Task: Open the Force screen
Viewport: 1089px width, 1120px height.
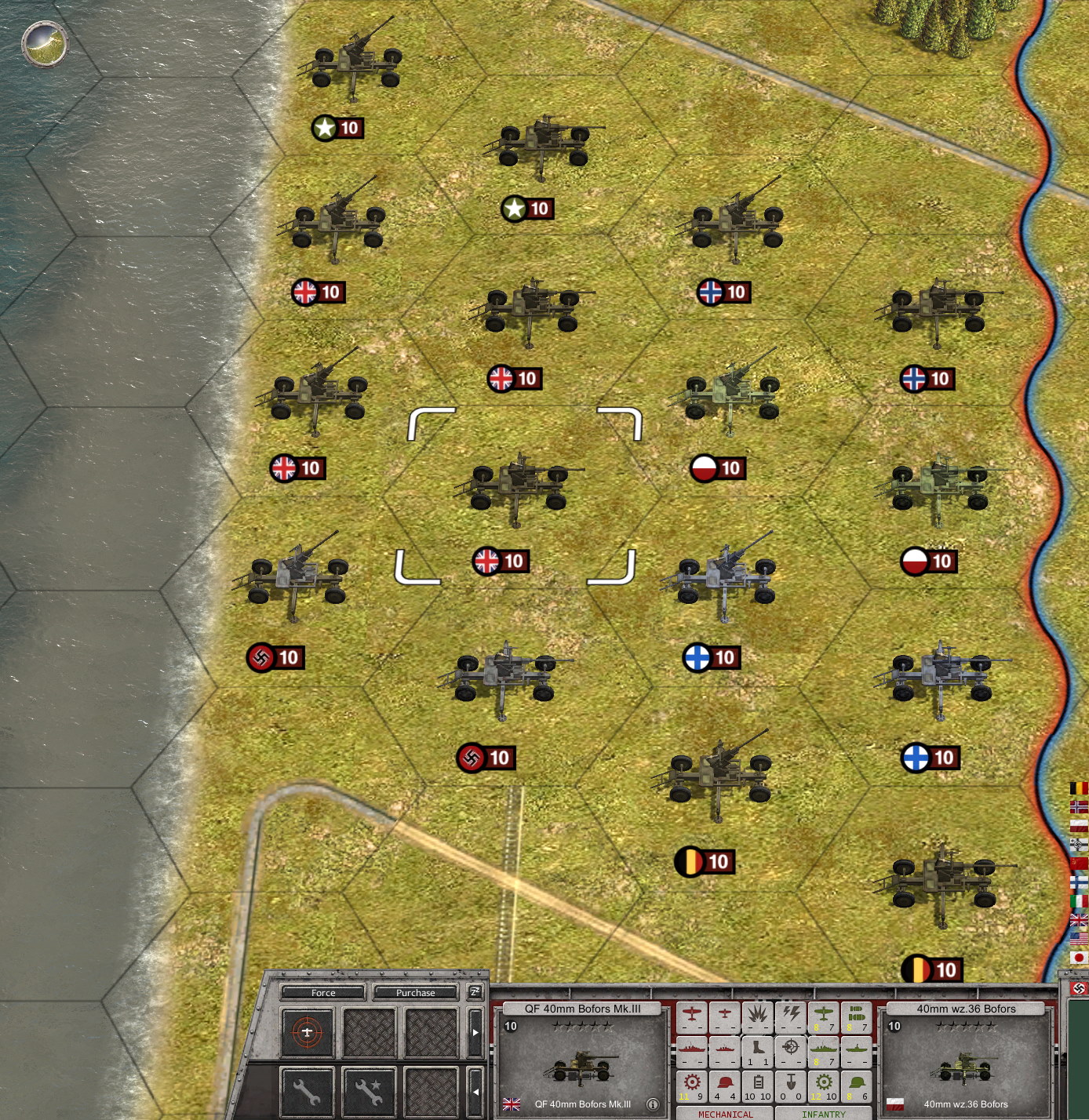Action: [x=323, y=992]
